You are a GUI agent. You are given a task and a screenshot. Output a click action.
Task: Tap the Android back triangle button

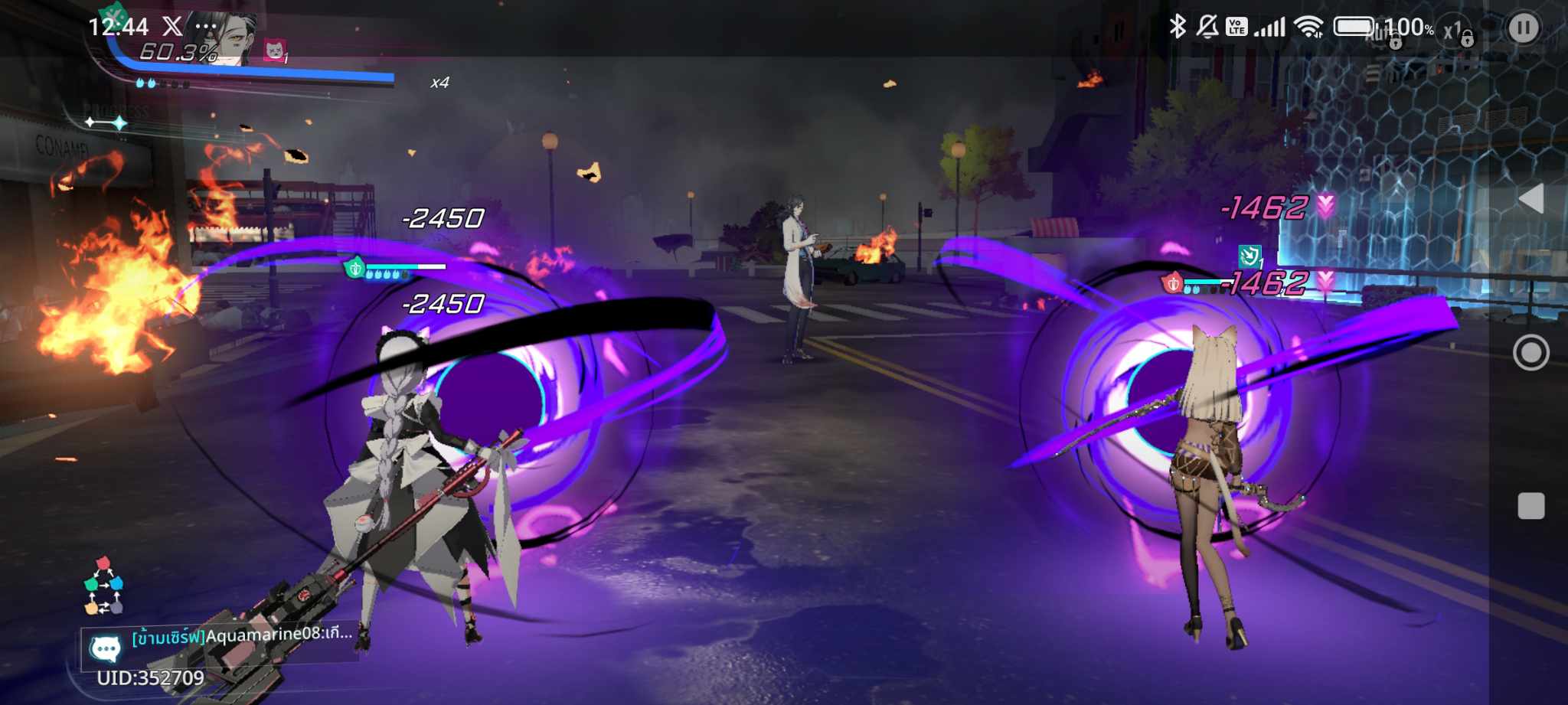pos(1530,199)
